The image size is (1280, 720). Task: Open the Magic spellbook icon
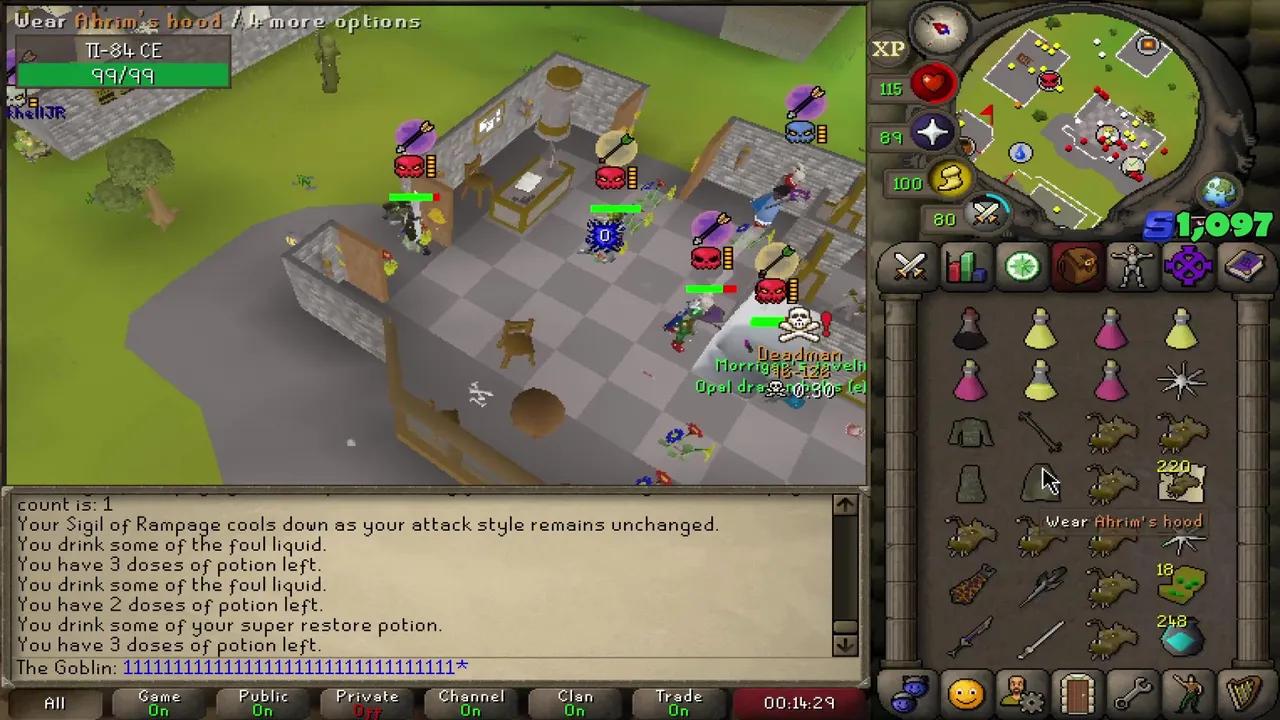click(1245, 264)
